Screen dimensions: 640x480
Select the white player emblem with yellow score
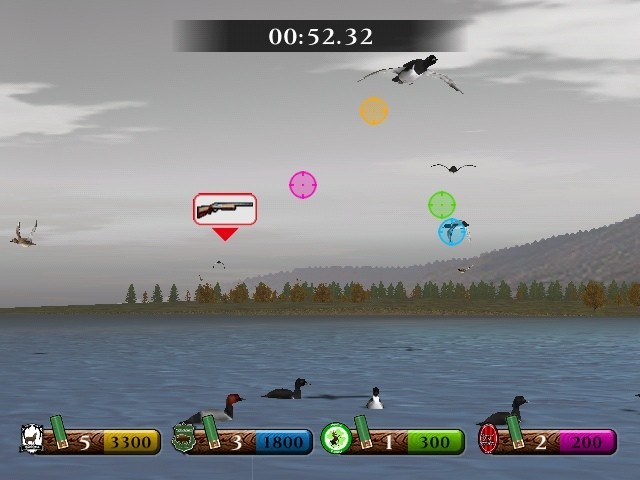click(32, 438)
